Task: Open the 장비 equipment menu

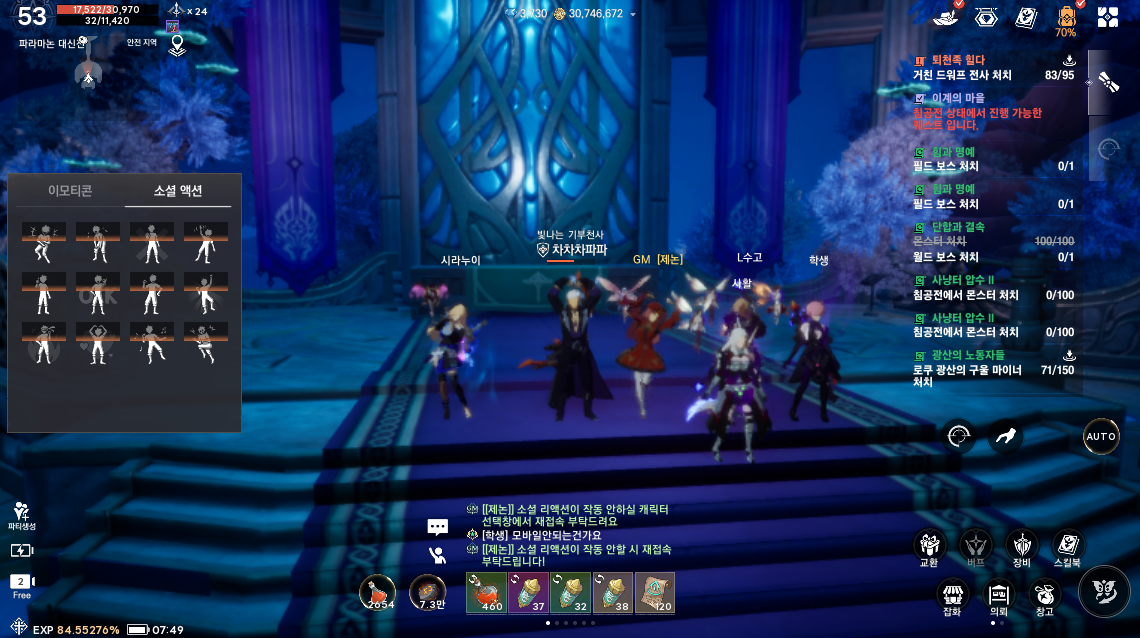Action: click(x=1021, y=546)
